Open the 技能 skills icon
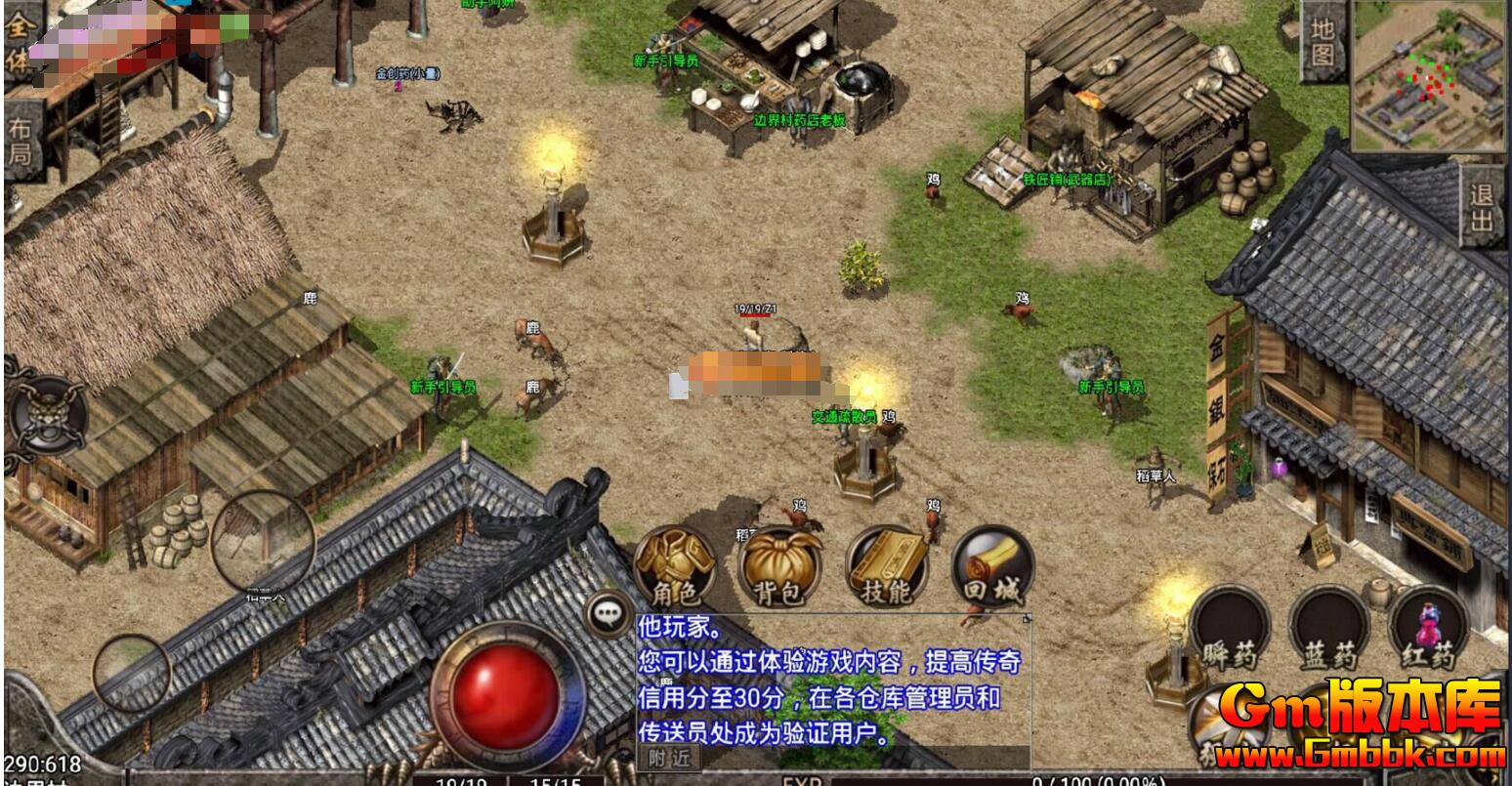 point(887,566)
